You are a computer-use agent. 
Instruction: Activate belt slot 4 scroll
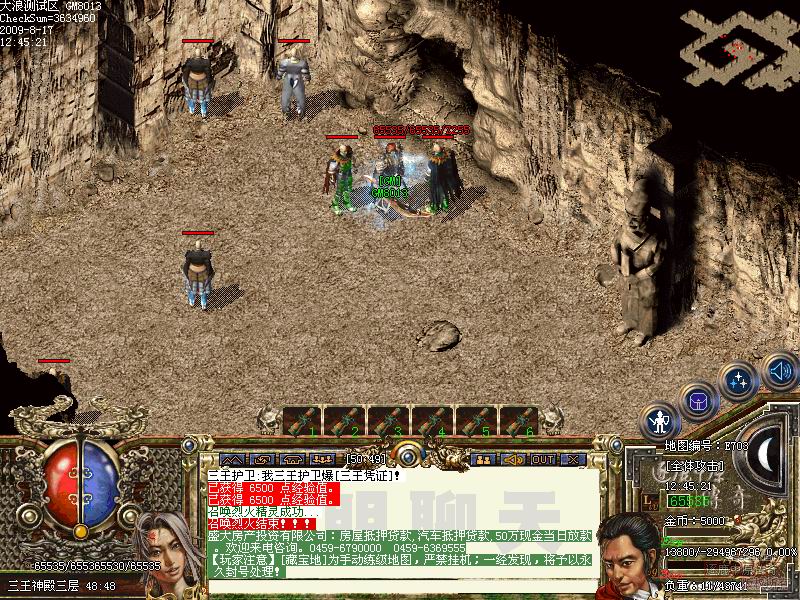click(x=433, y=421)
